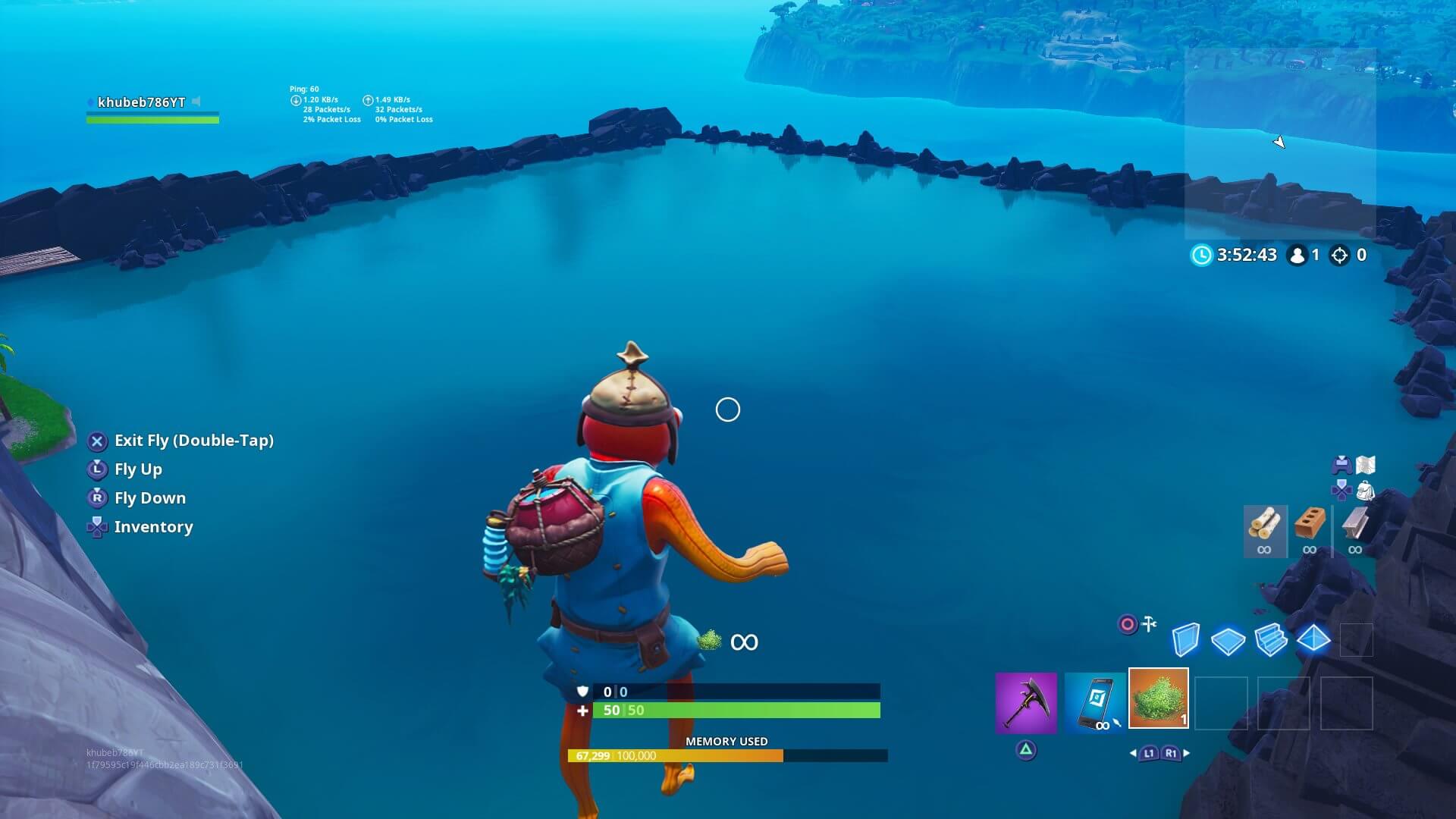Open the map icon near the minimap

(1365, 466)
